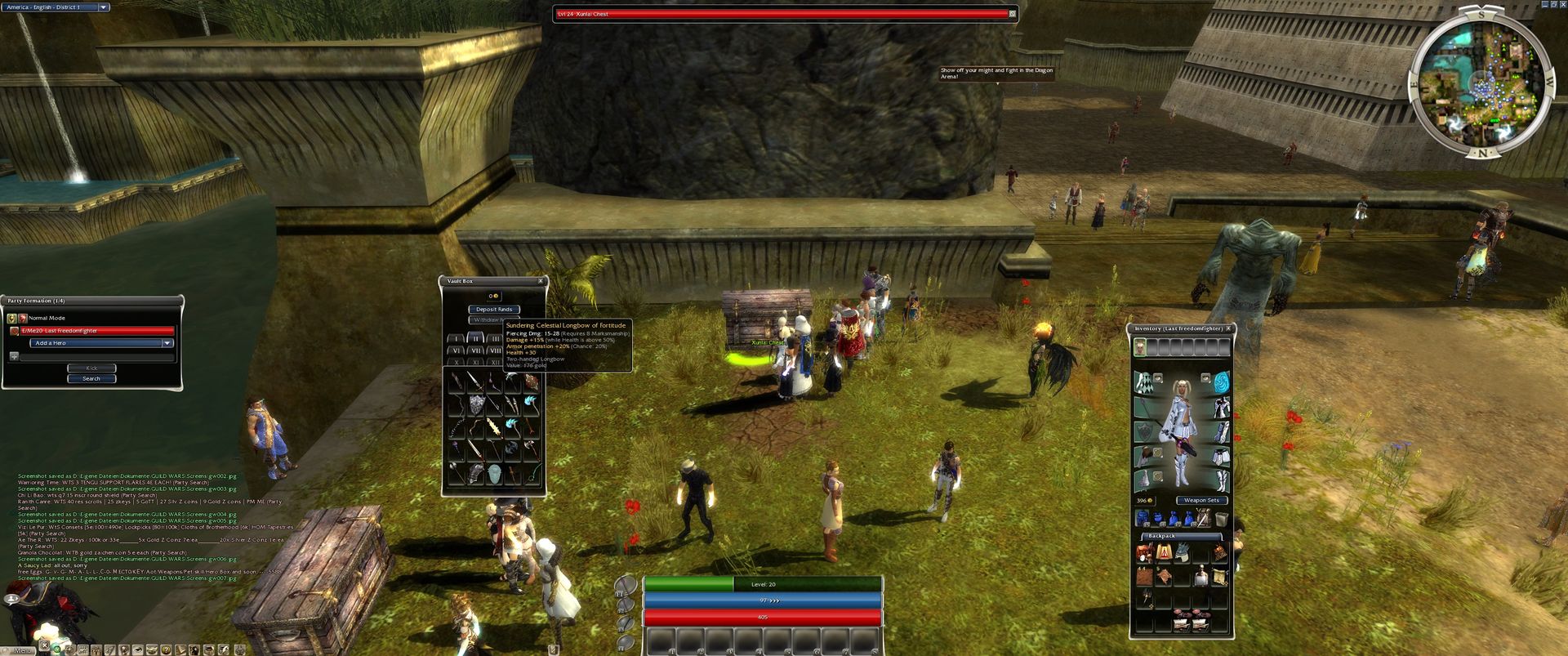Click the Deposit Funds button
This screenshot has width=1568, height=656.
494,310
